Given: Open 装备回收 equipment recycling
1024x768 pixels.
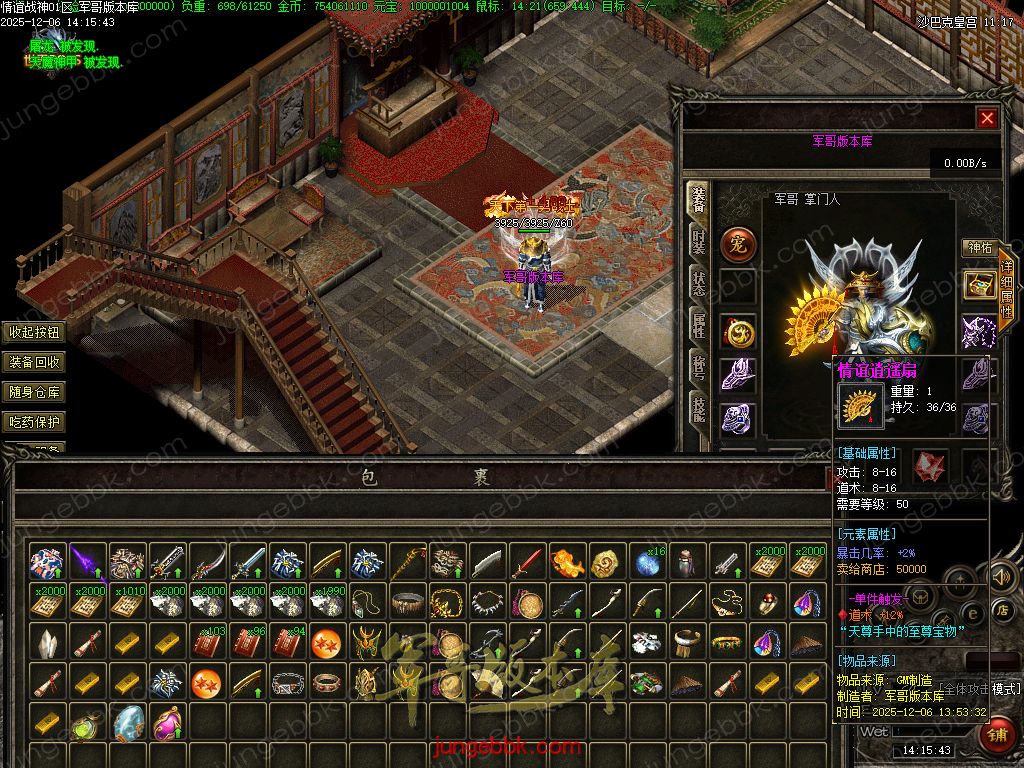Looking at the screenshot, I should 34,363.
